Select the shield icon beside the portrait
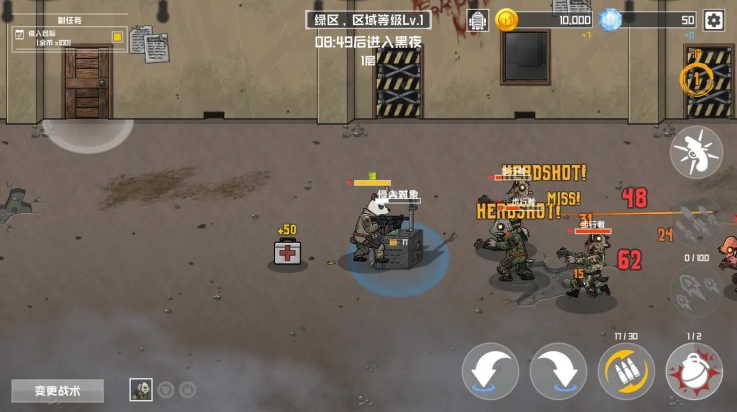The image size is (737, 412). click(166, 390)
